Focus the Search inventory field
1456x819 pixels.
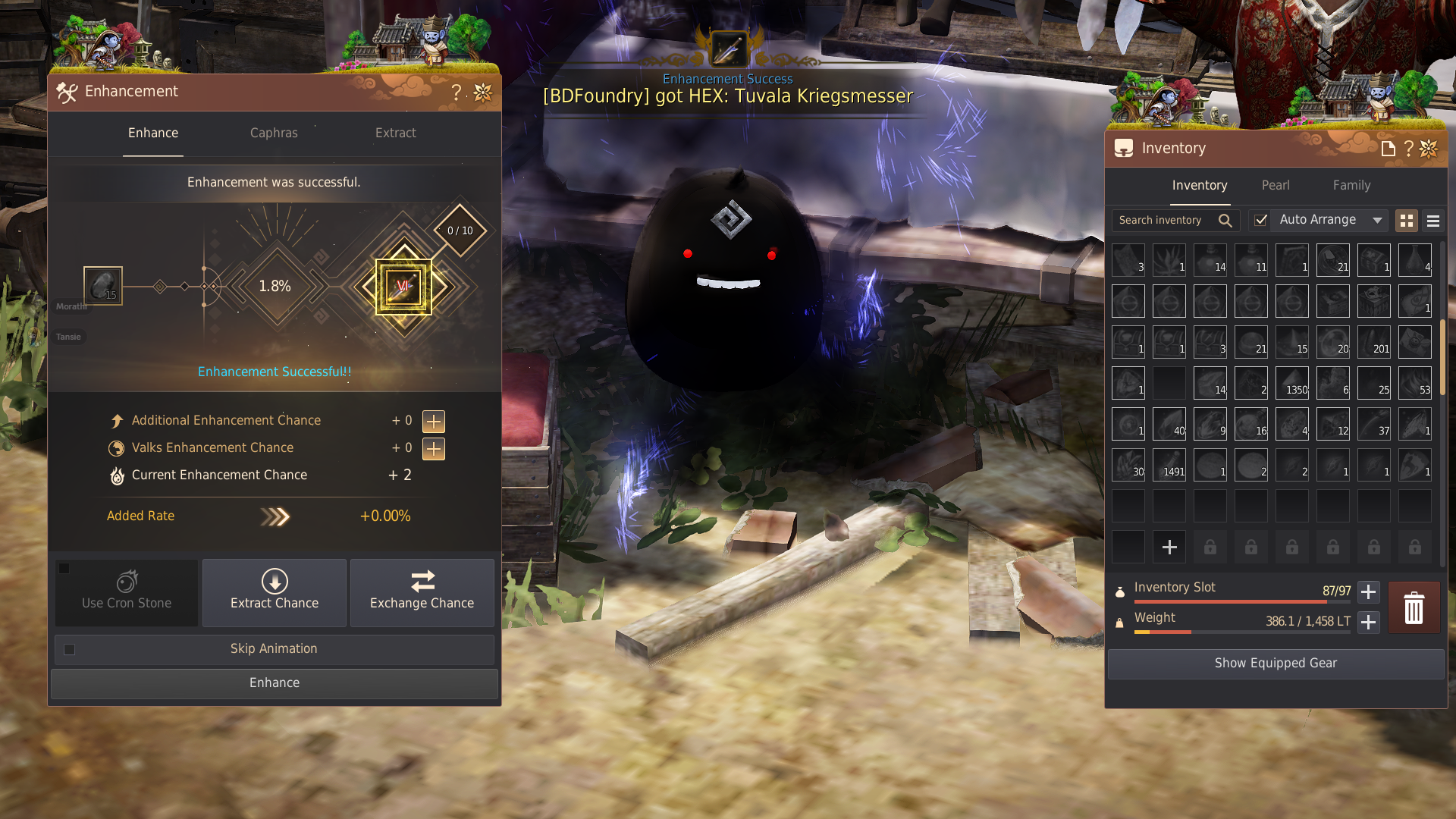click(1164, 220)
